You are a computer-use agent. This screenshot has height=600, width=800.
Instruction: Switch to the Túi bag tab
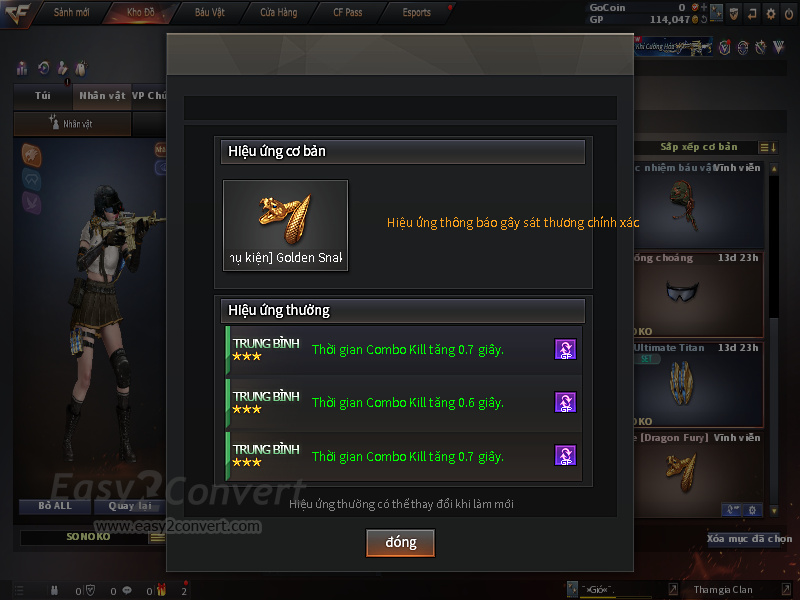tap(42, 95)
